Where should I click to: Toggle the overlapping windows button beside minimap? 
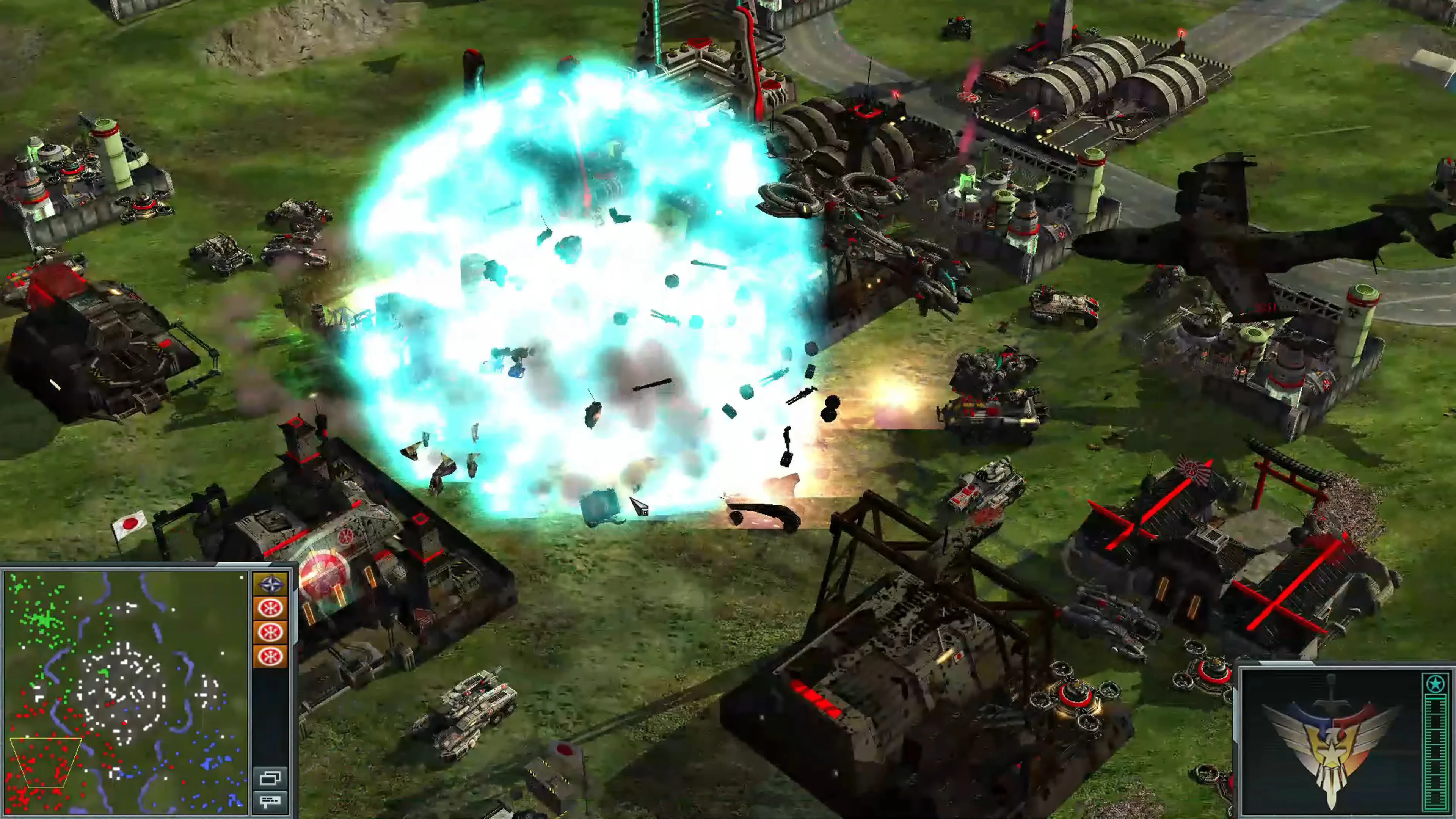click(270, 778)
